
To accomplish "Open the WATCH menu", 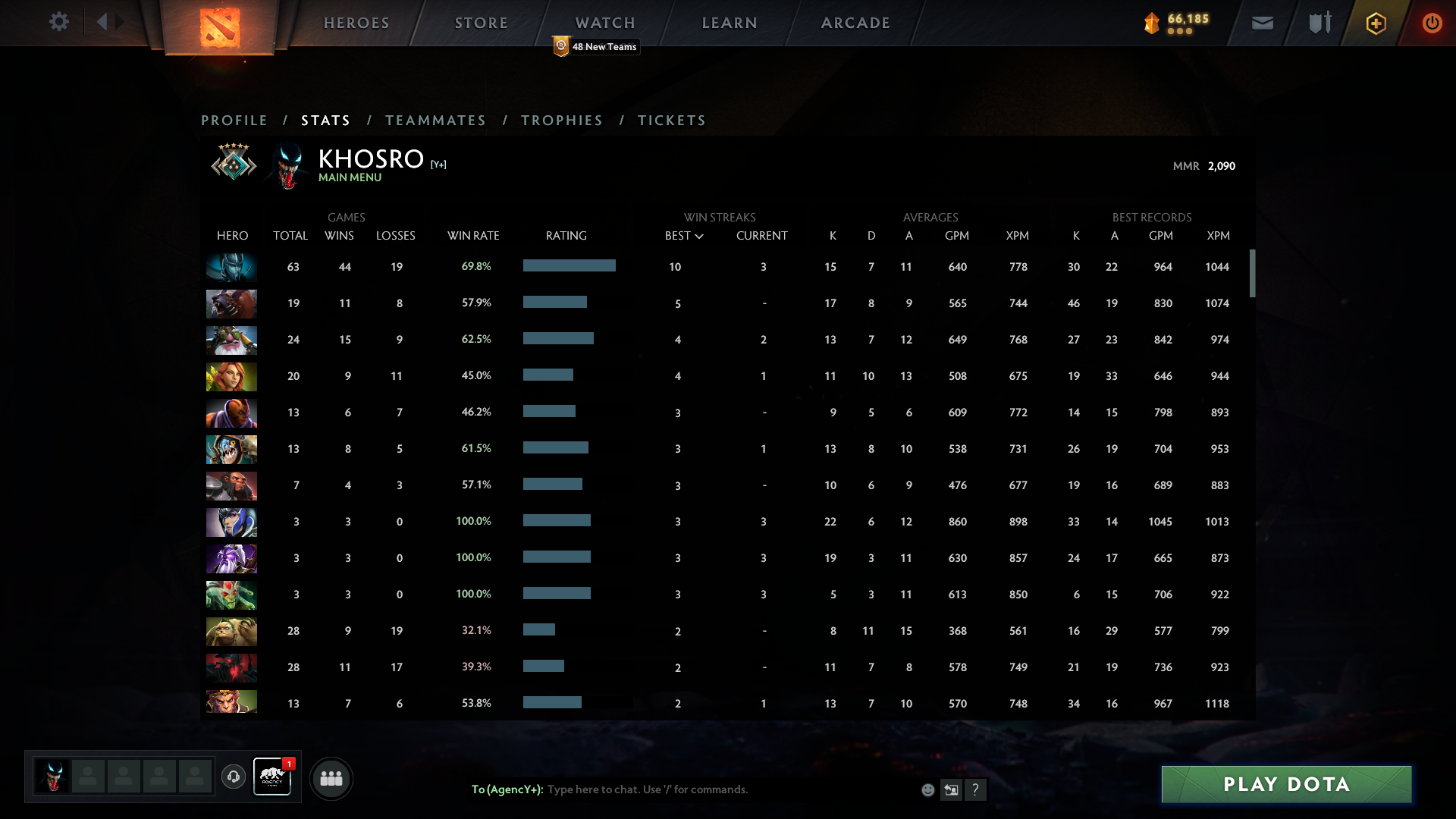I will pyautogui.click(x=604, y=22).
